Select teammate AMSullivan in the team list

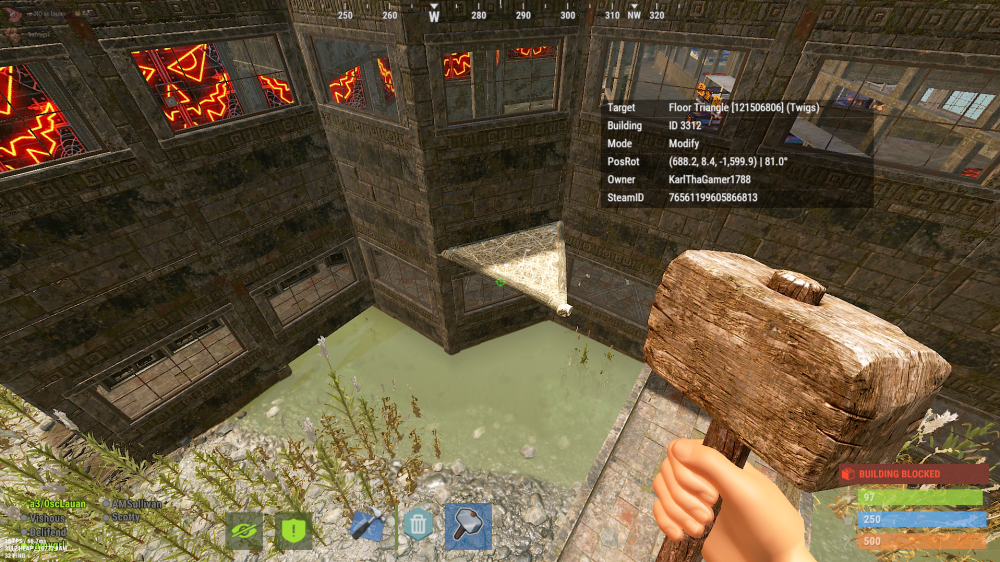coord(137,504)
